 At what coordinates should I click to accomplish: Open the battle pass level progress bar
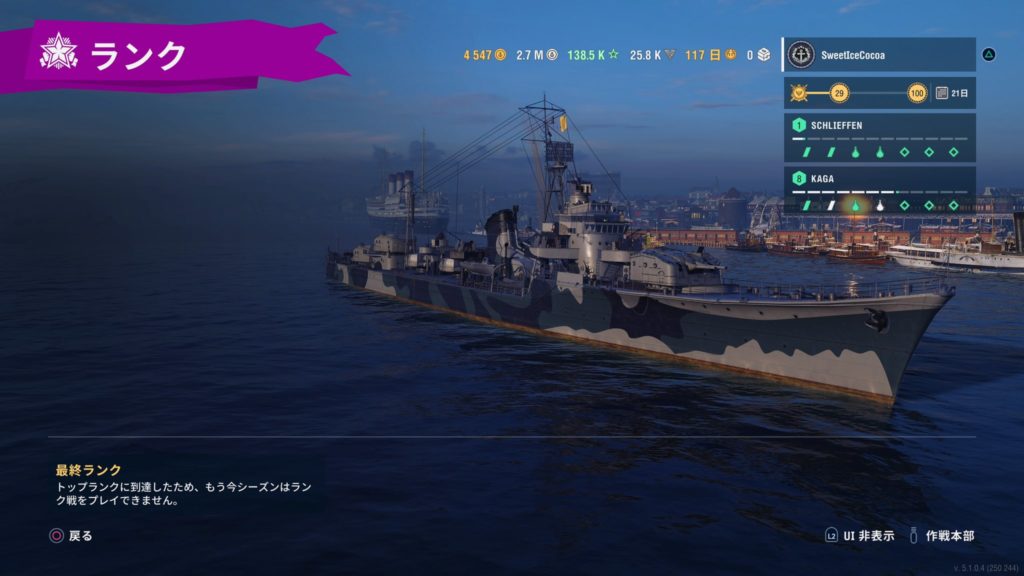[x=860, y=94]
